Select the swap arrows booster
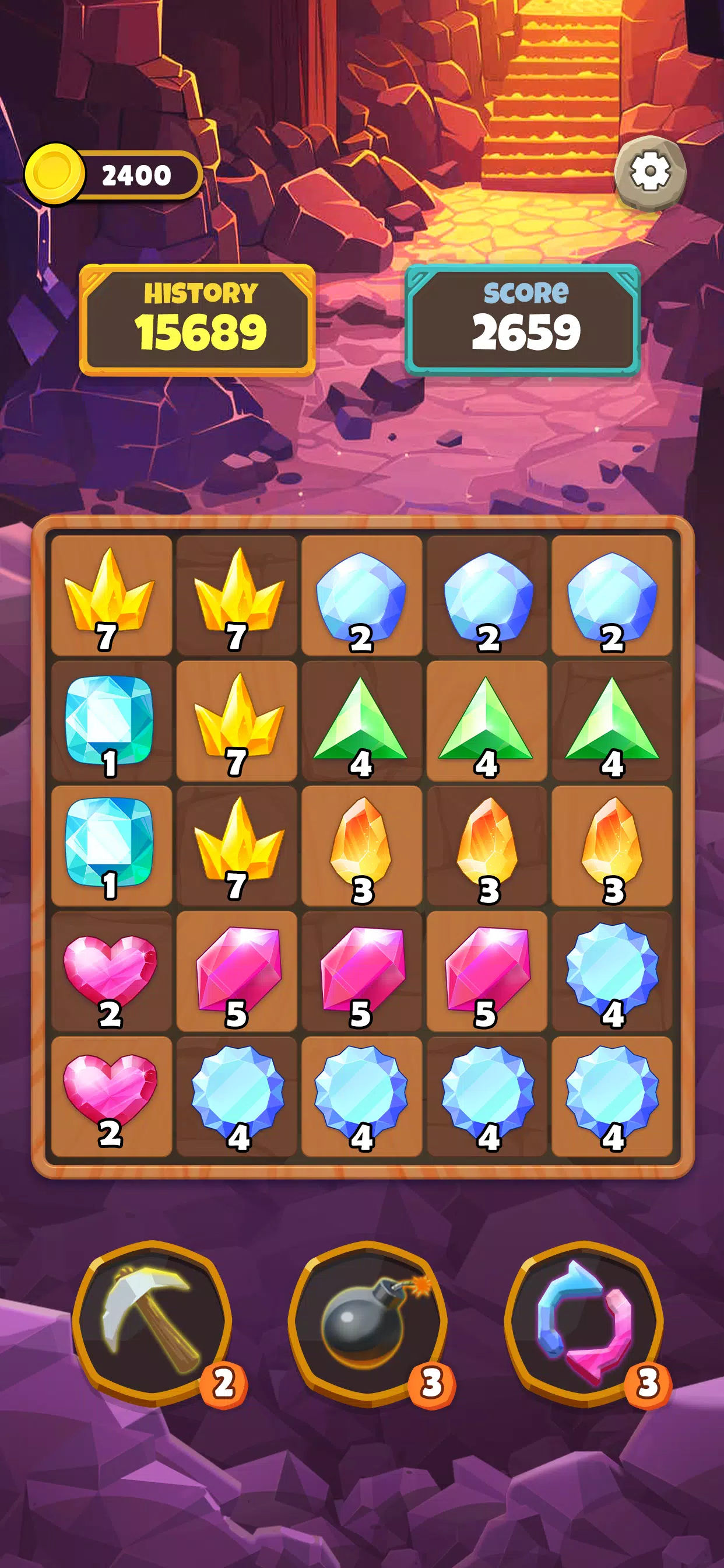 [584, 1322]
